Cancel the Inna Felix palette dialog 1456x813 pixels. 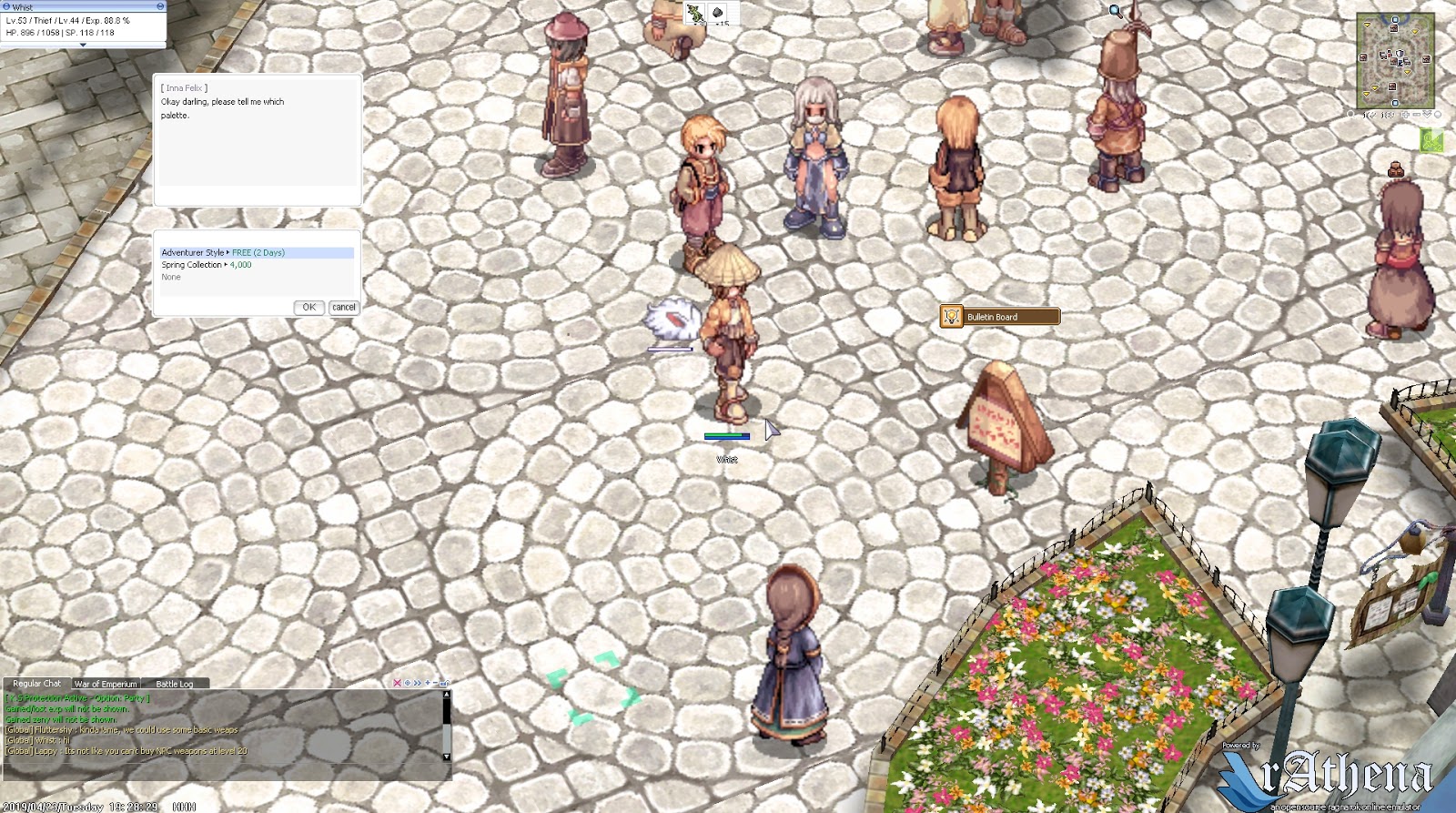(343, 308)
